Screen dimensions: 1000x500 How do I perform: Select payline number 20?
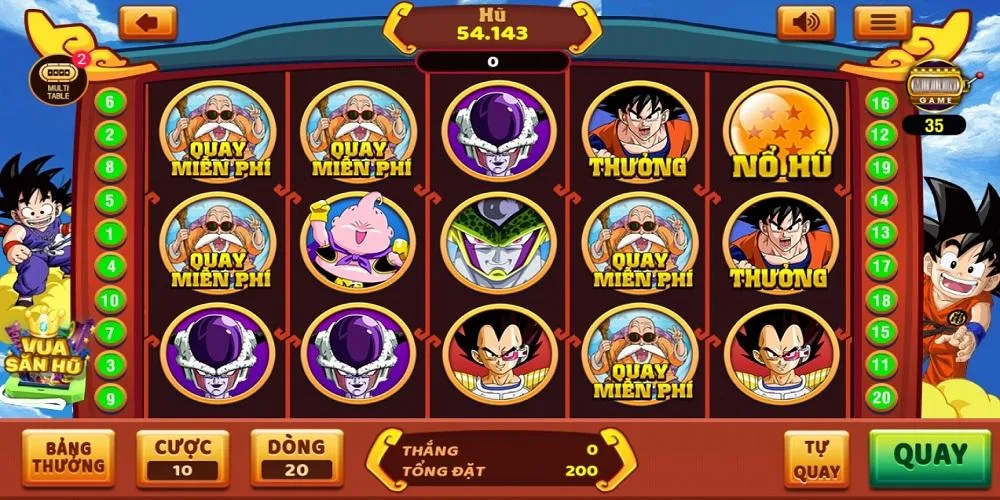tap(881, 398)
